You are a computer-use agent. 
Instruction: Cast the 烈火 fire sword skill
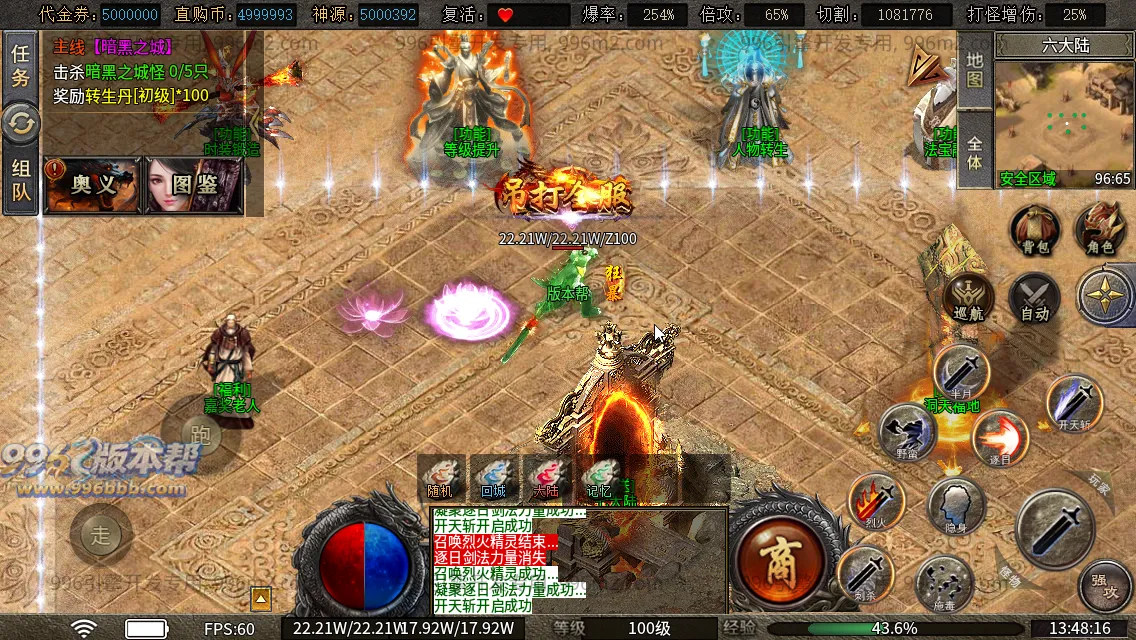point(876,500)
